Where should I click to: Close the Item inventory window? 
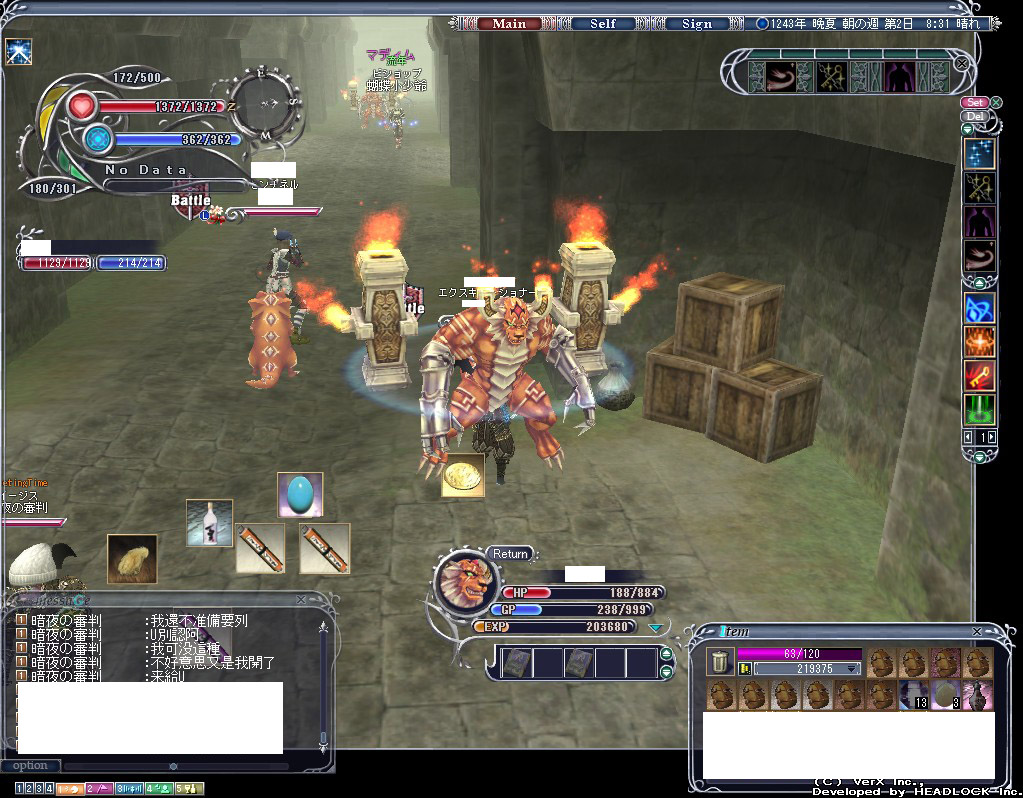coord(977,632)
